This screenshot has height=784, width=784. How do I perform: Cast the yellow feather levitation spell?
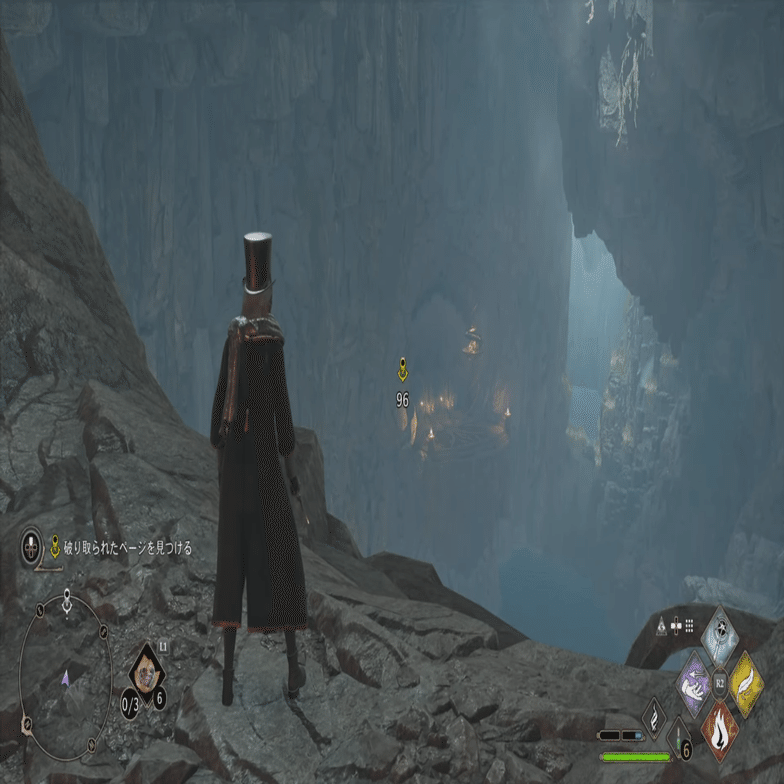[x=744, y=683]
